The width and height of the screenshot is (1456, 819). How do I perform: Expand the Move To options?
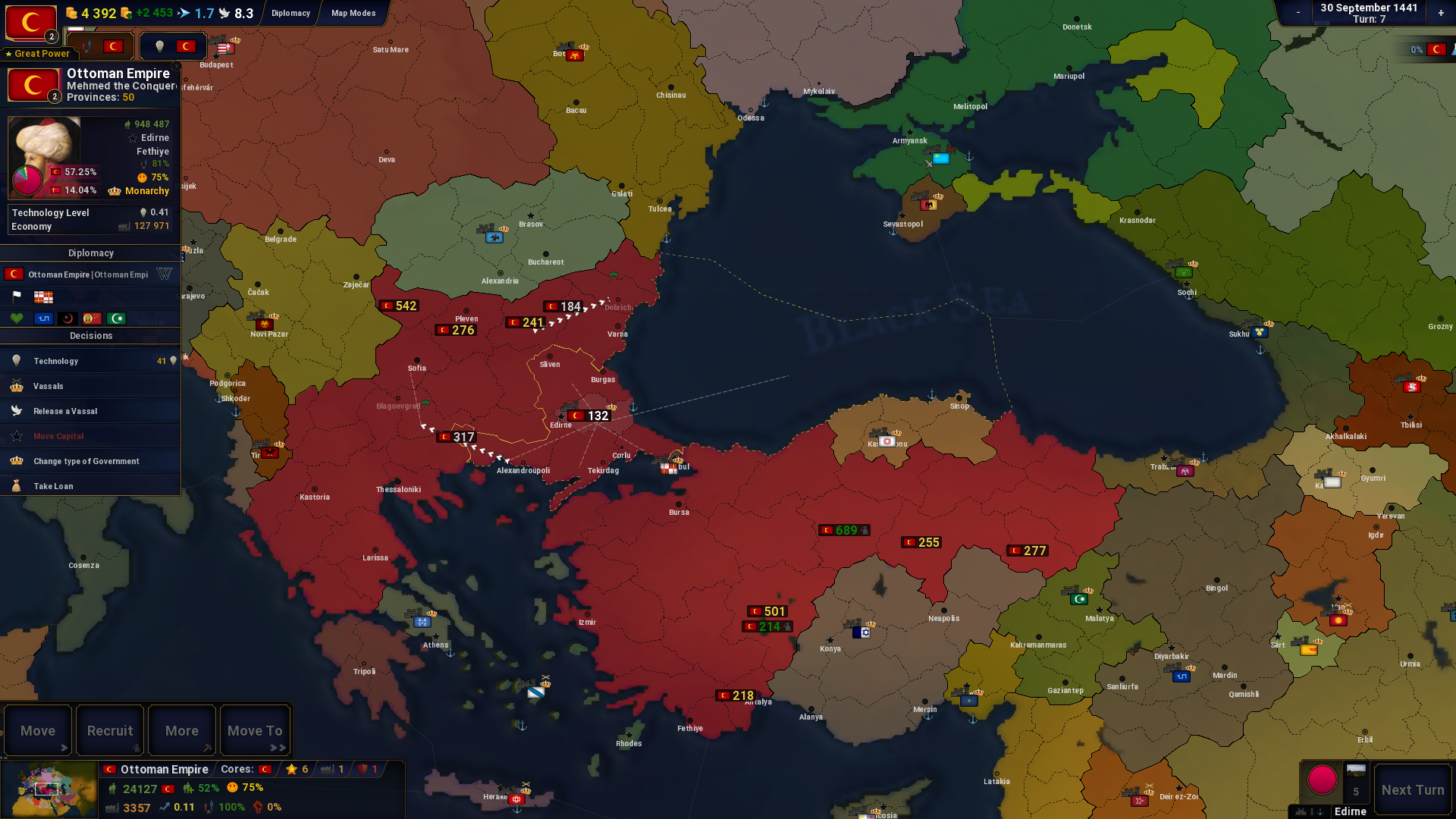[x=255, y=730]
